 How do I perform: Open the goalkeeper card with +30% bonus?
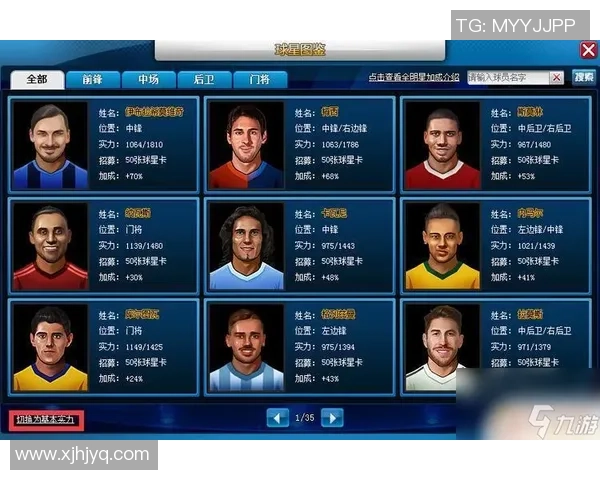tap(103, 244)
